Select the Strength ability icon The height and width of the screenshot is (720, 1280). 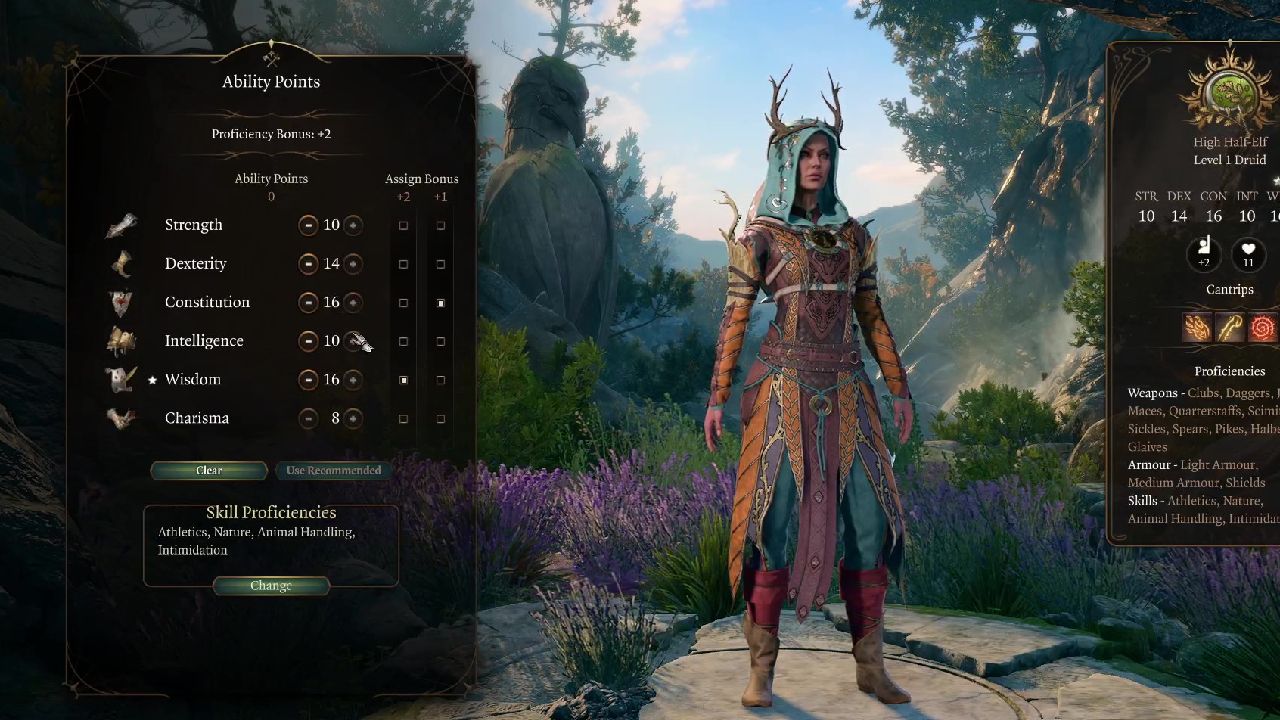click(121, 224)
